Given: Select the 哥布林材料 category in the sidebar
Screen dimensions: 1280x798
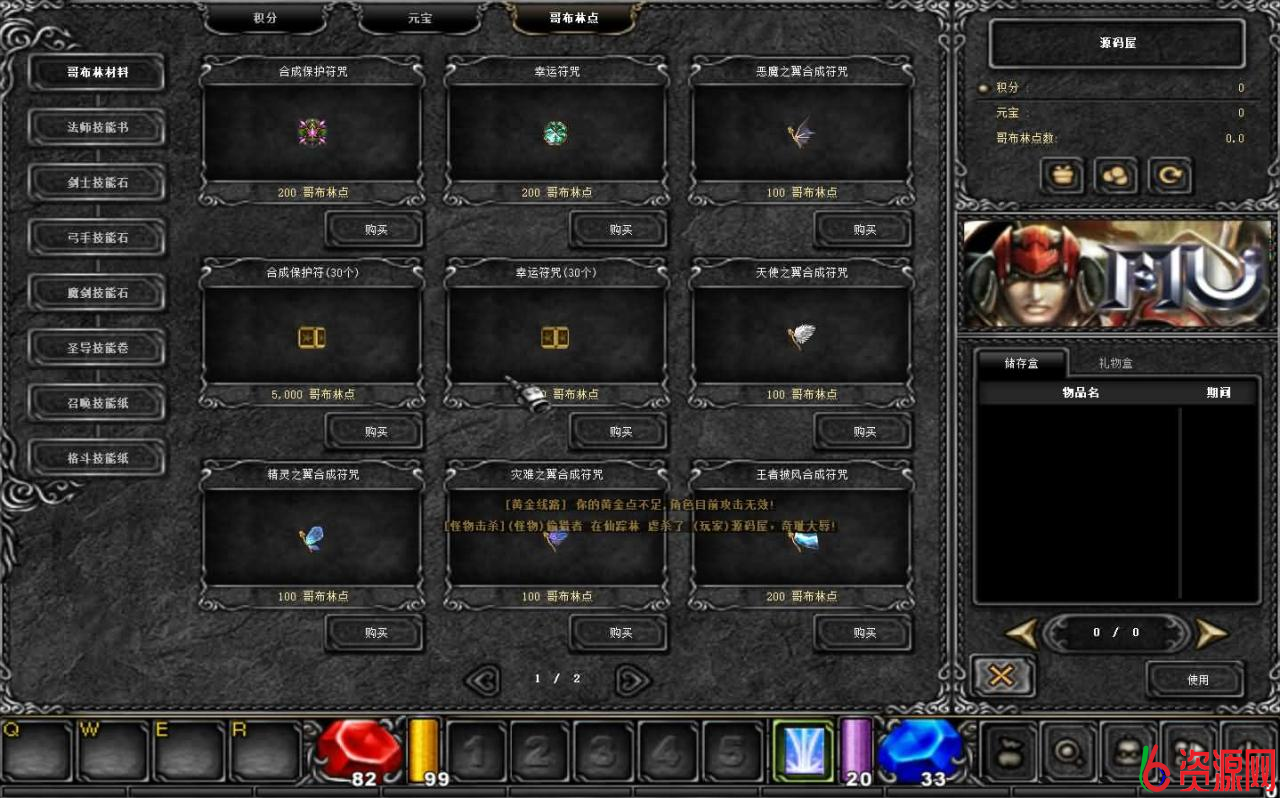Looking at the screenshot, I should 96,72.
